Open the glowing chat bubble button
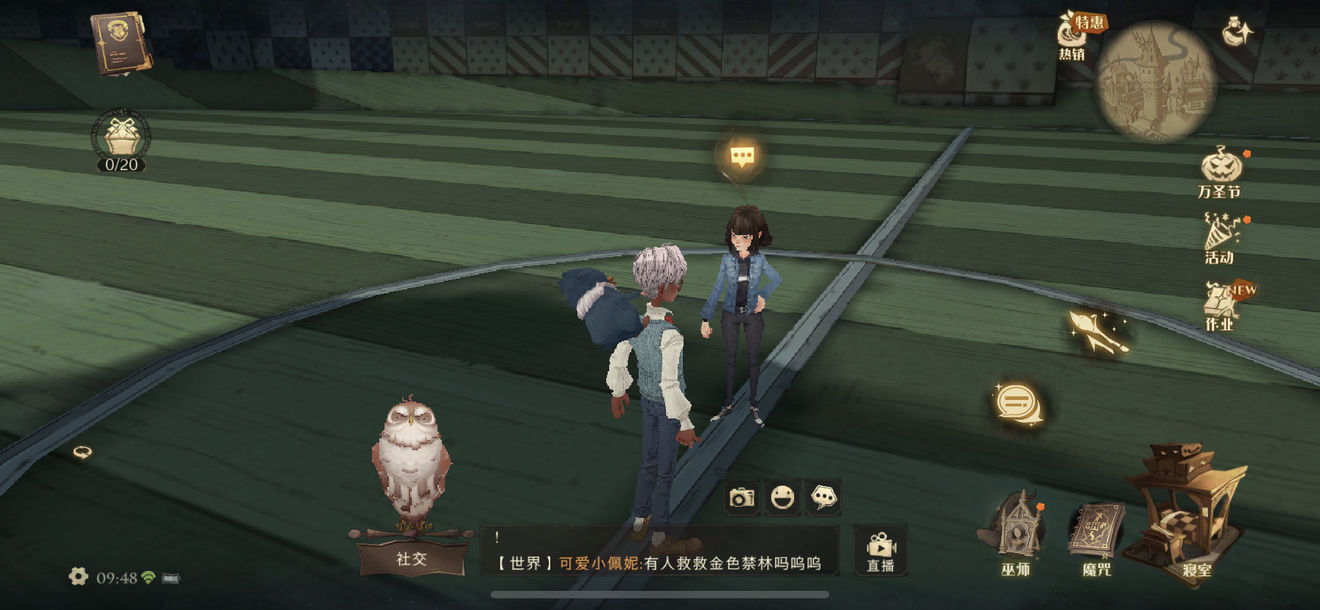Screen dimensions: 1320x610 [x=1017, y=403]
